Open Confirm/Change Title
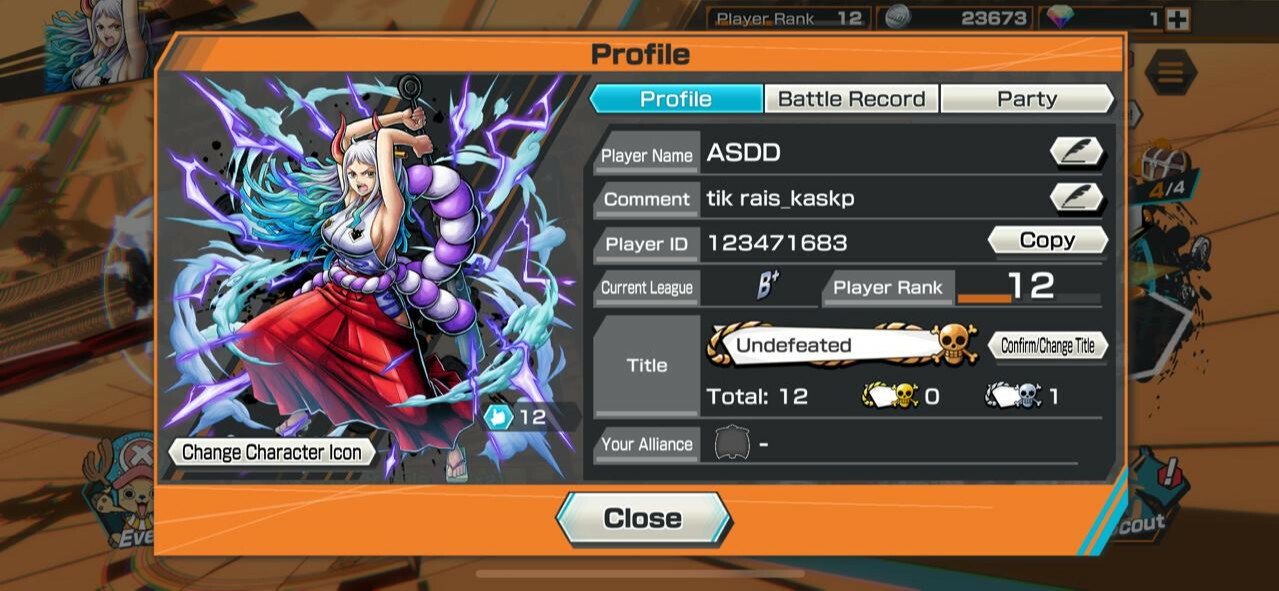Image resolution: width=1279 pixels, height=591 pixels. (1047, 346)
